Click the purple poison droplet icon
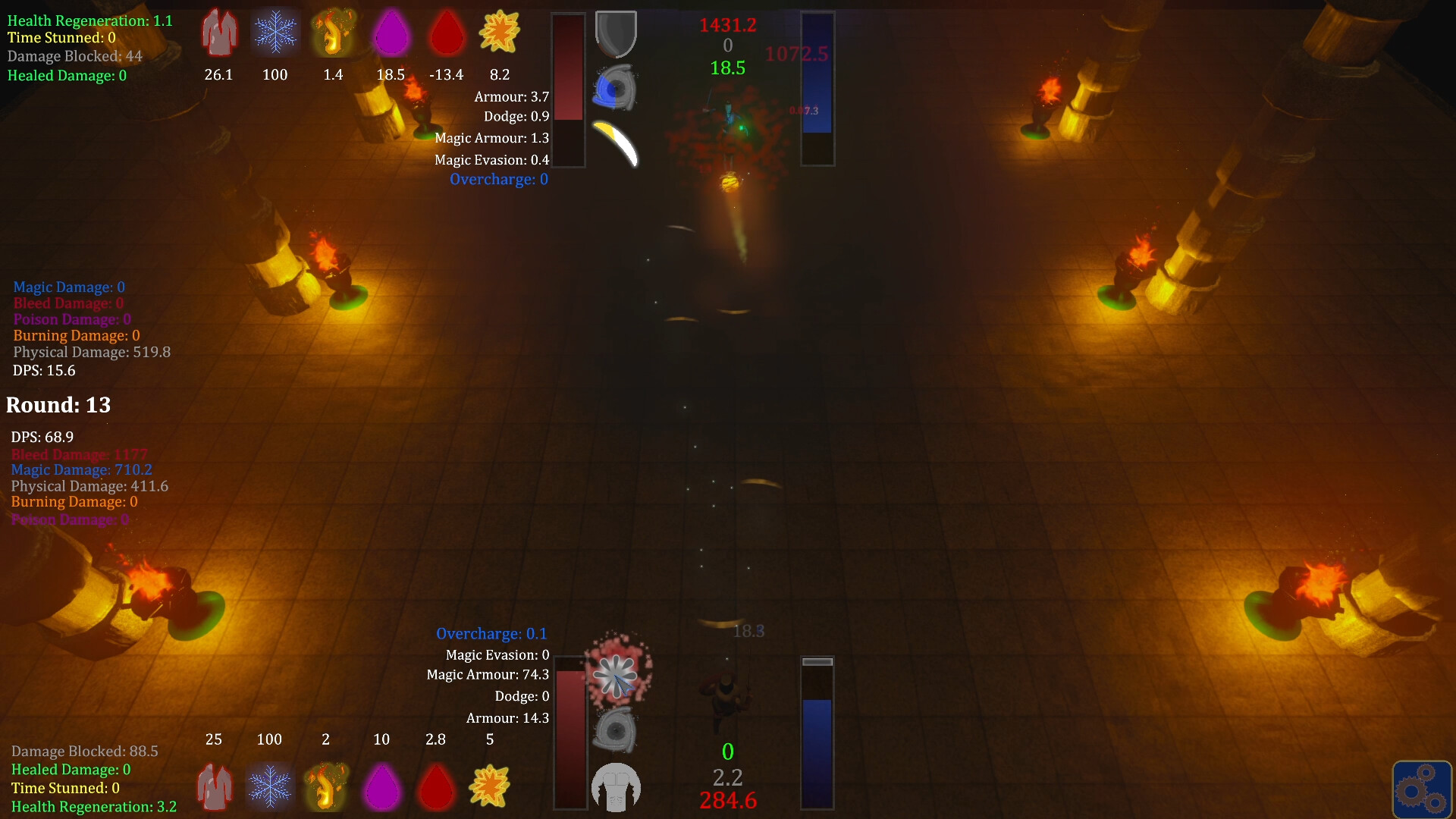This screenshot has height=819, width=1456. 391,32
